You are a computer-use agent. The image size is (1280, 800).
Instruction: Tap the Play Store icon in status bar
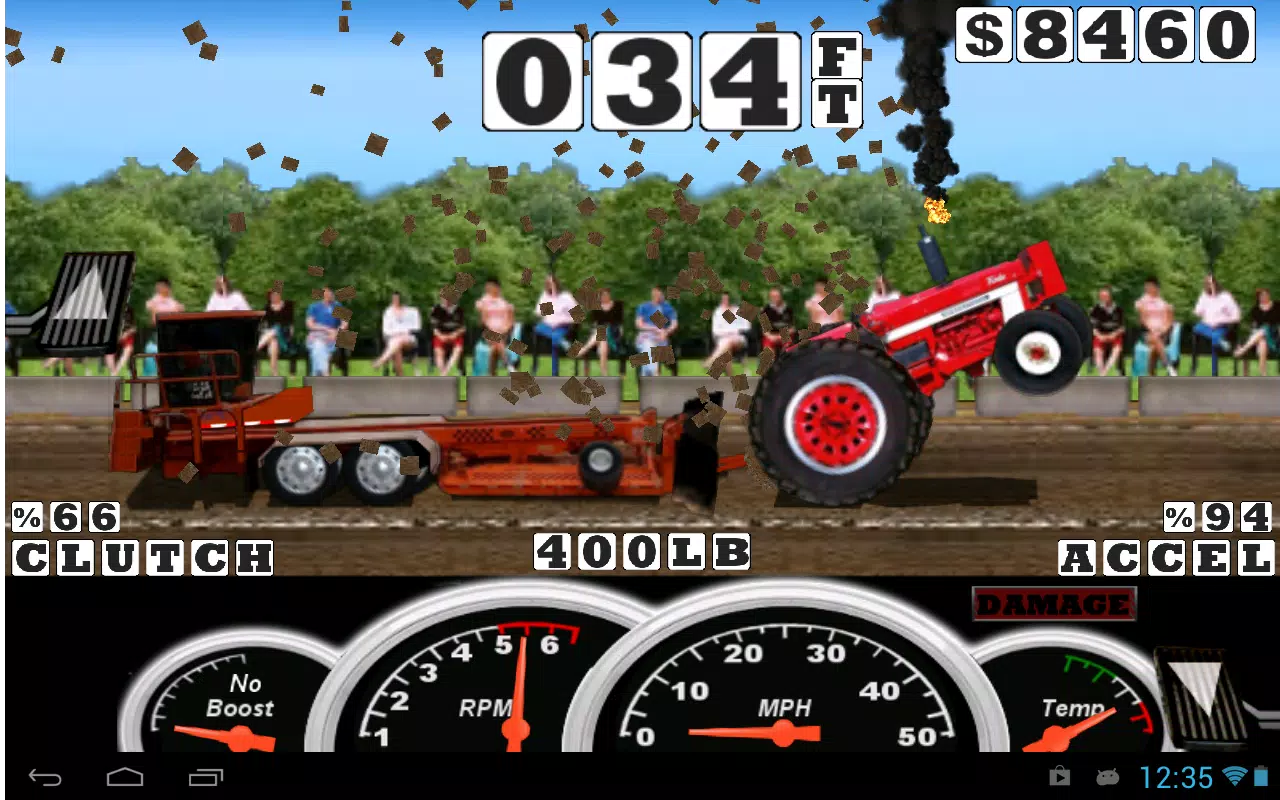coord(1059,777)
